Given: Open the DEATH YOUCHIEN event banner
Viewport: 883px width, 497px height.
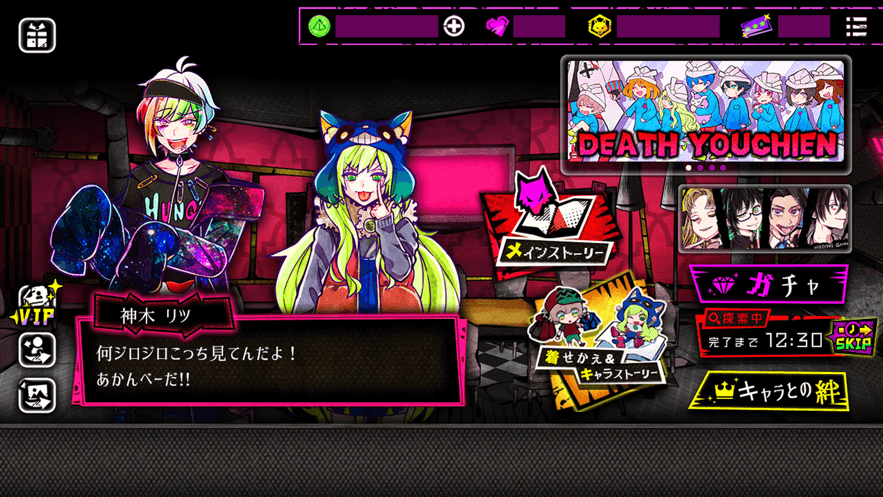Looking at the screenshot, I should pos(705,116).
